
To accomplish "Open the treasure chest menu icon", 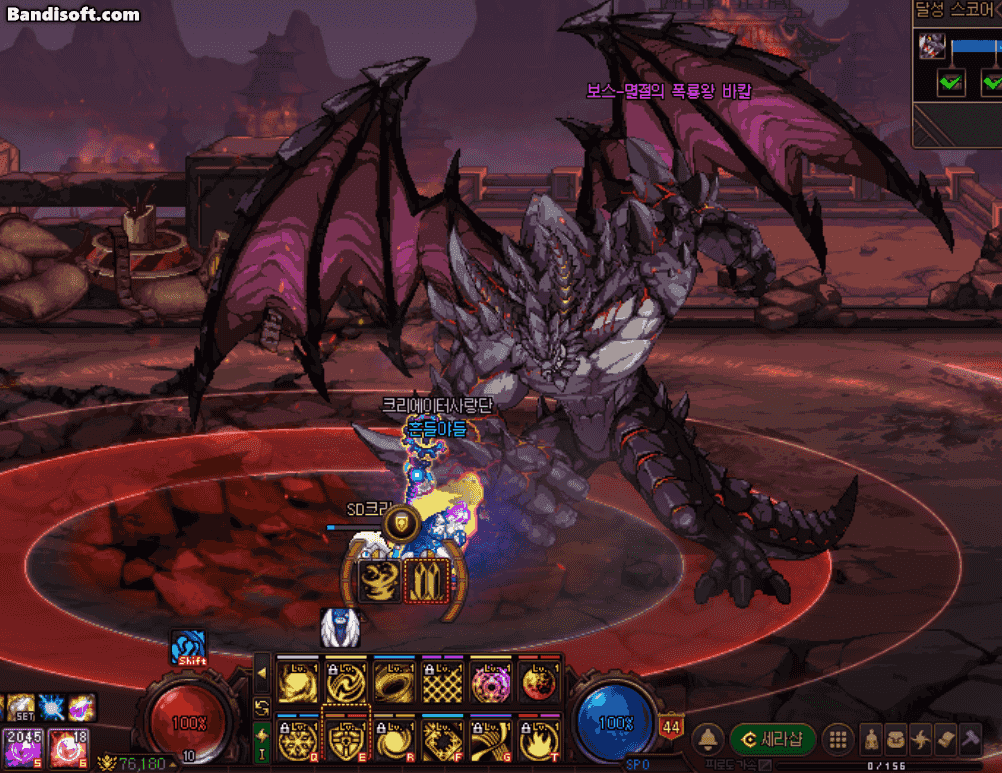I will (x=896, y=741).
